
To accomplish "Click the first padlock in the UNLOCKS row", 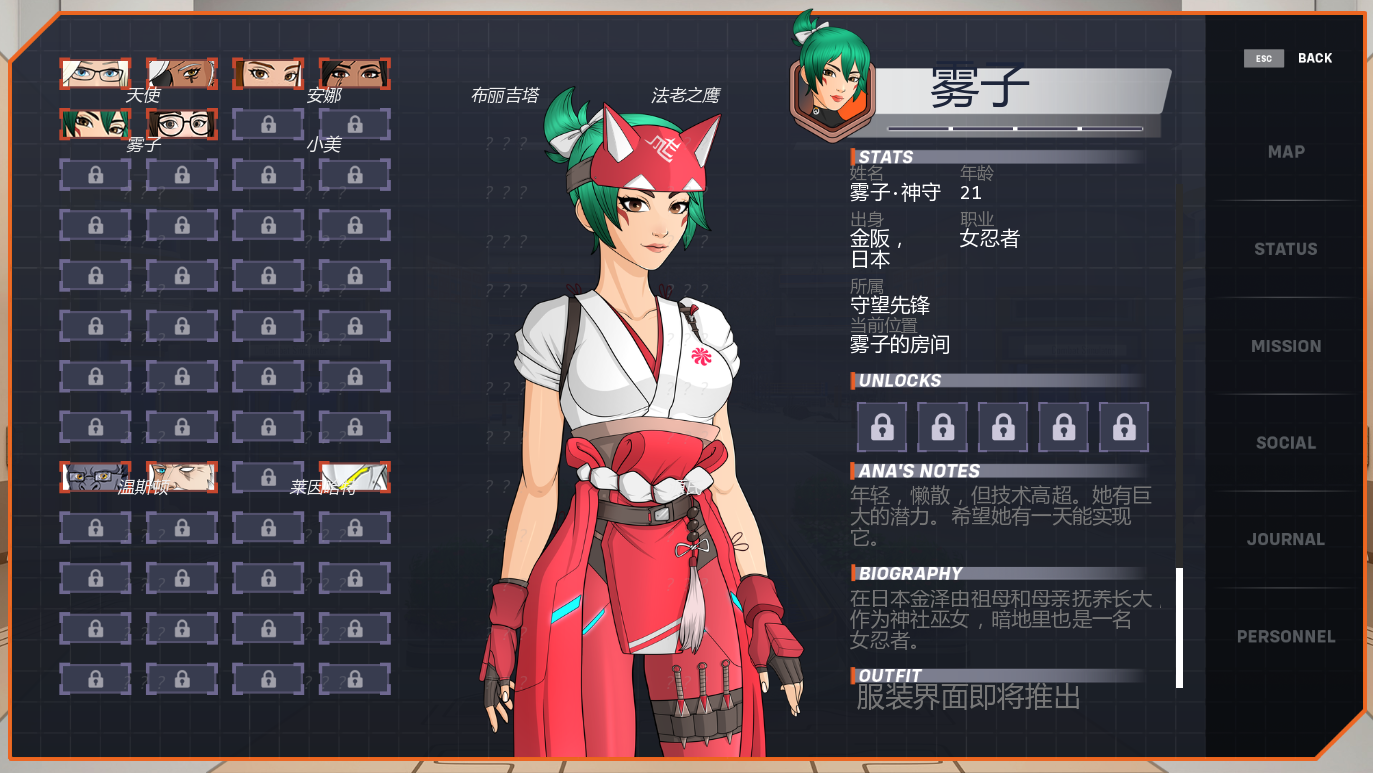I will point(882,426).
